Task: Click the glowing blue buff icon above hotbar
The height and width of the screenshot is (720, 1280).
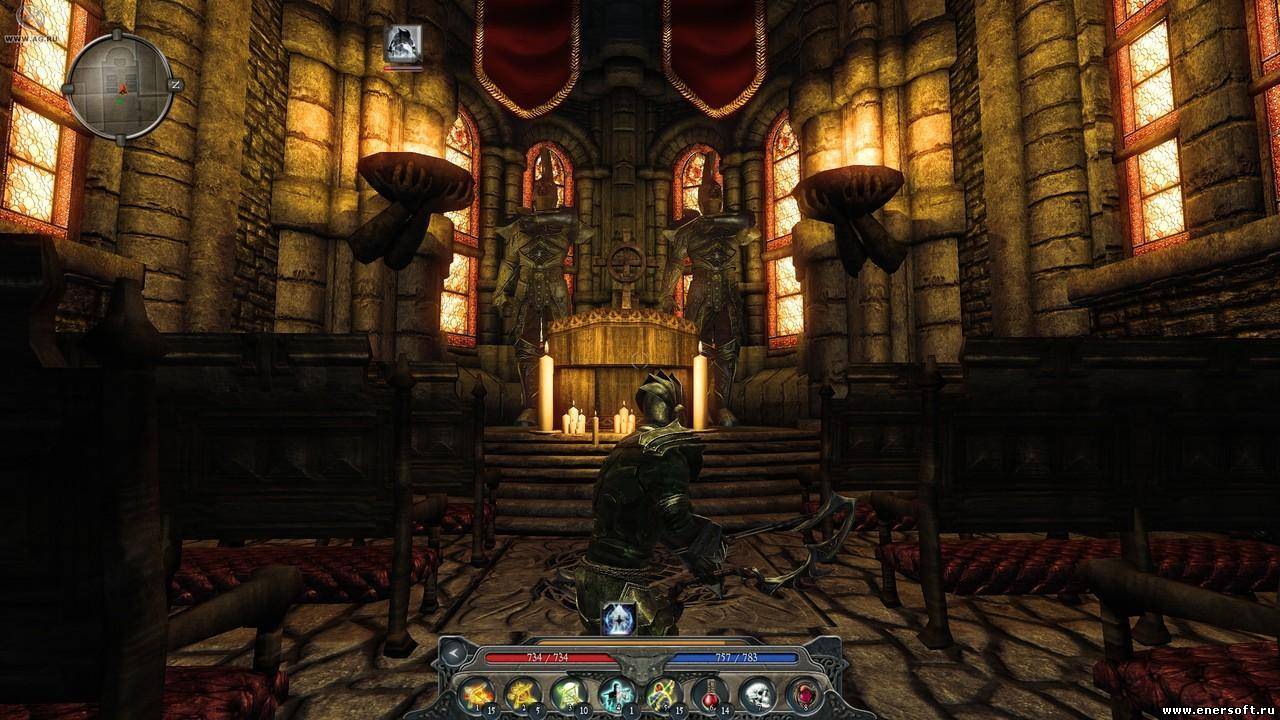Action: (617, 619)
